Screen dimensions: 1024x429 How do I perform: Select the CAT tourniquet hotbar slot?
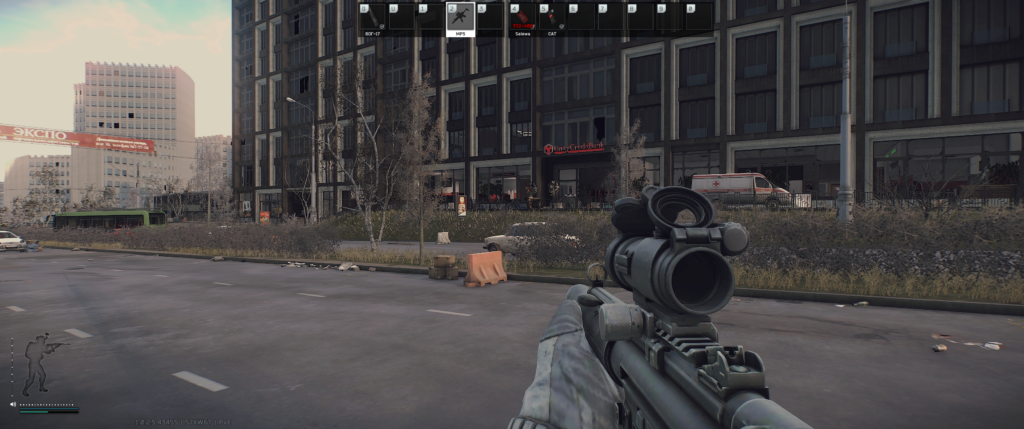551,18
